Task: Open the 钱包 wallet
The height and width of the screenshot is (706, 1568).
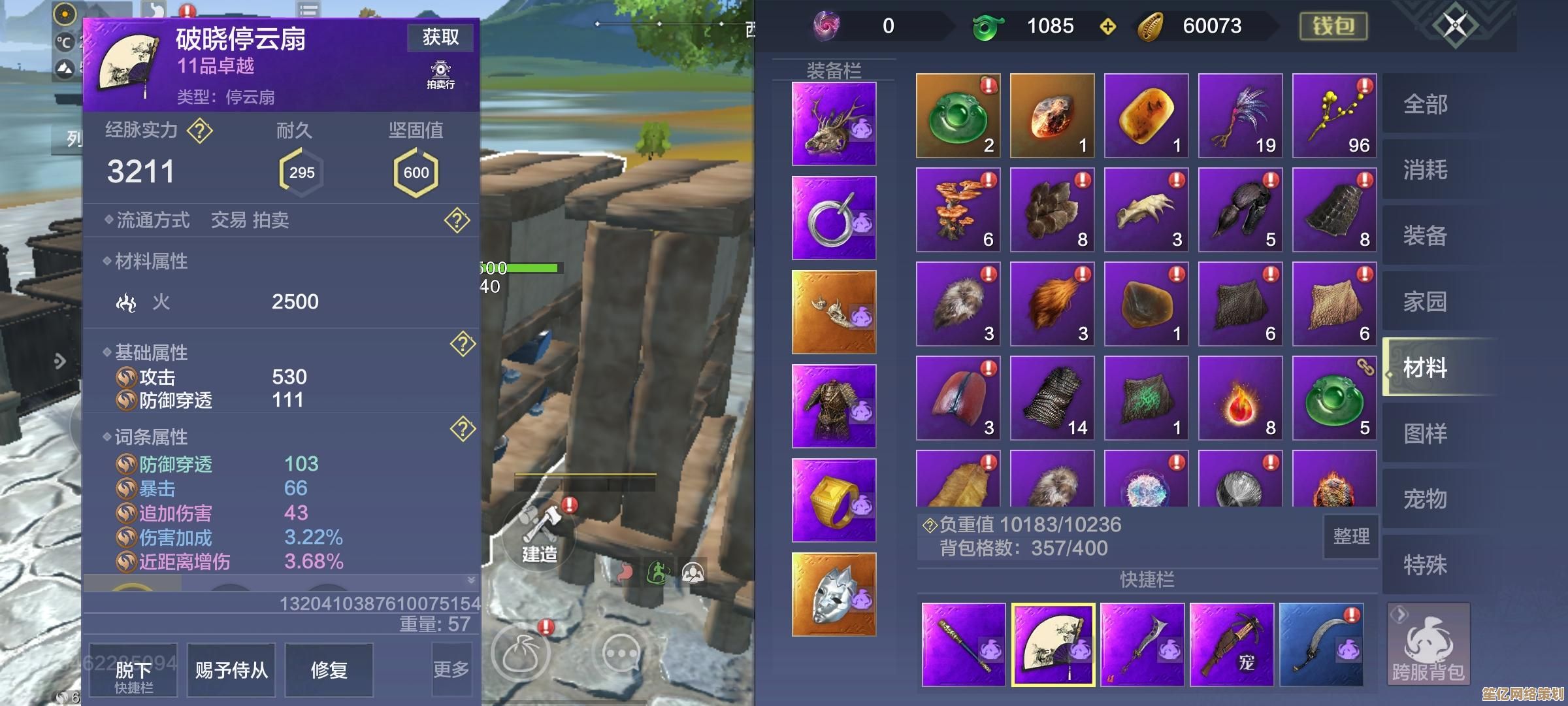Action: click(1333, 26)
